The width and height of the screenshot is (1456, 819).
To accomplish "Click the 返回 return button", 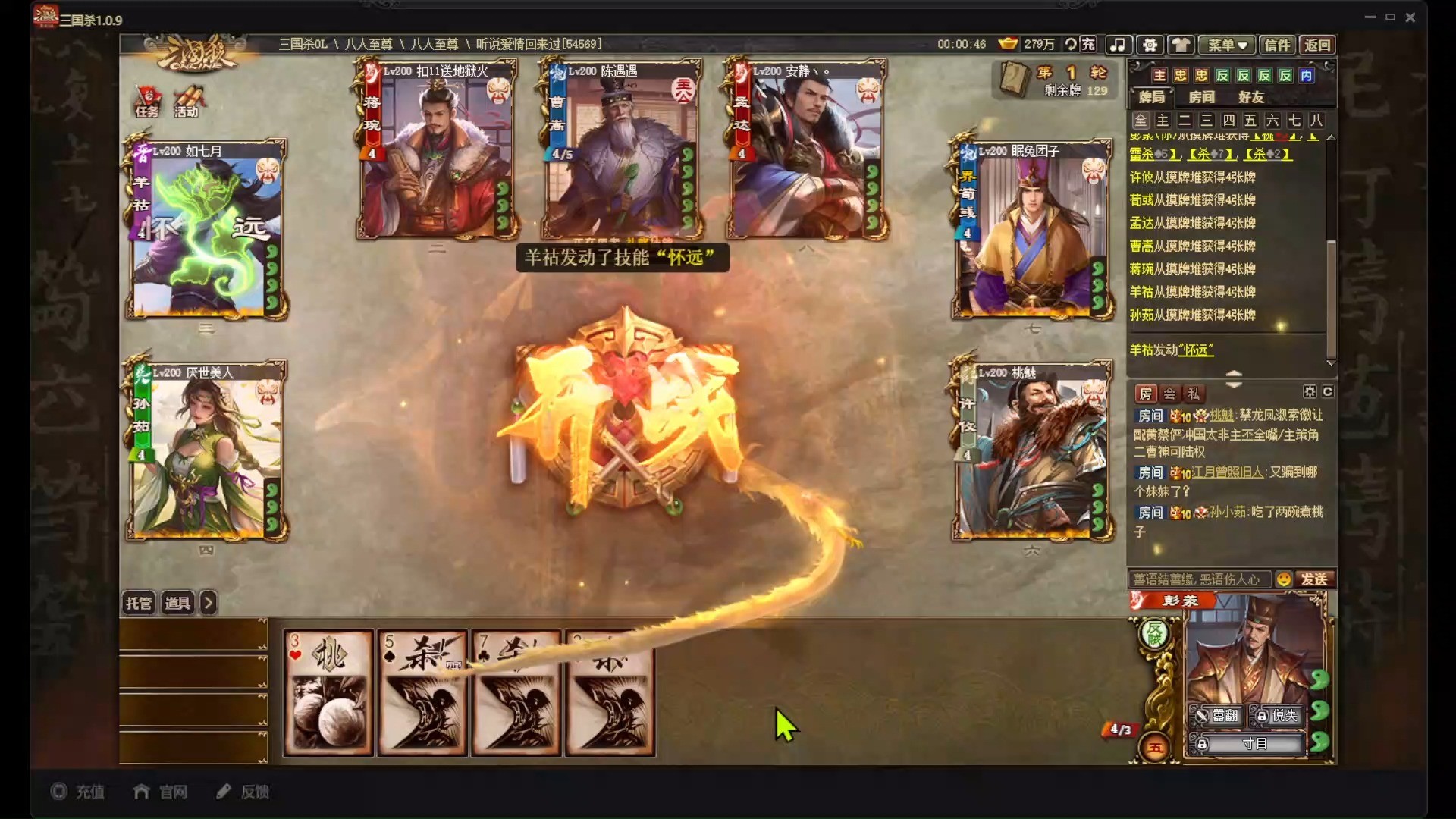I will tap(1317, 45).
